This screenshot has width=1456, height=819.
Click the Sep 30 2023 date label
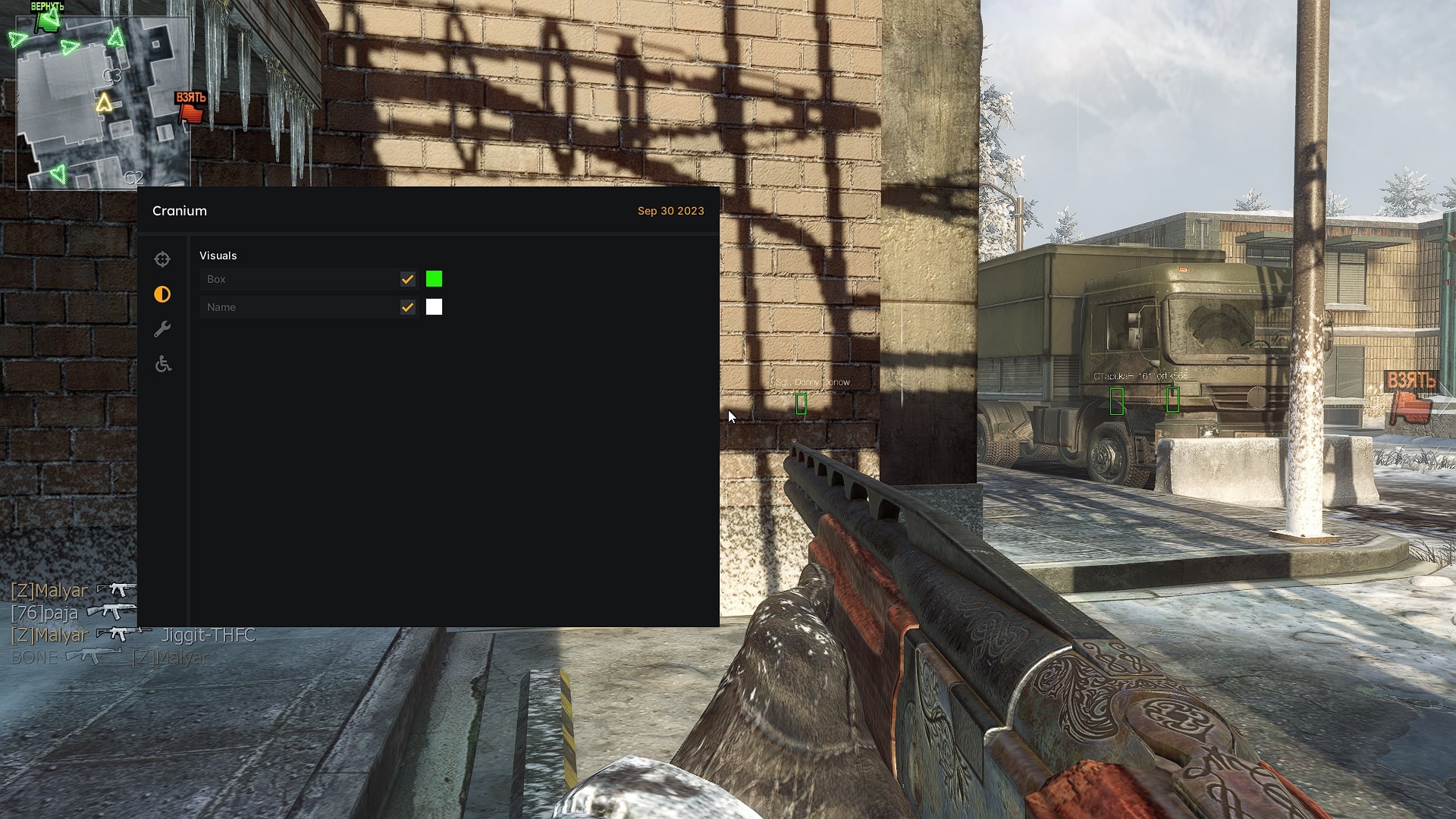click(670, 211)
